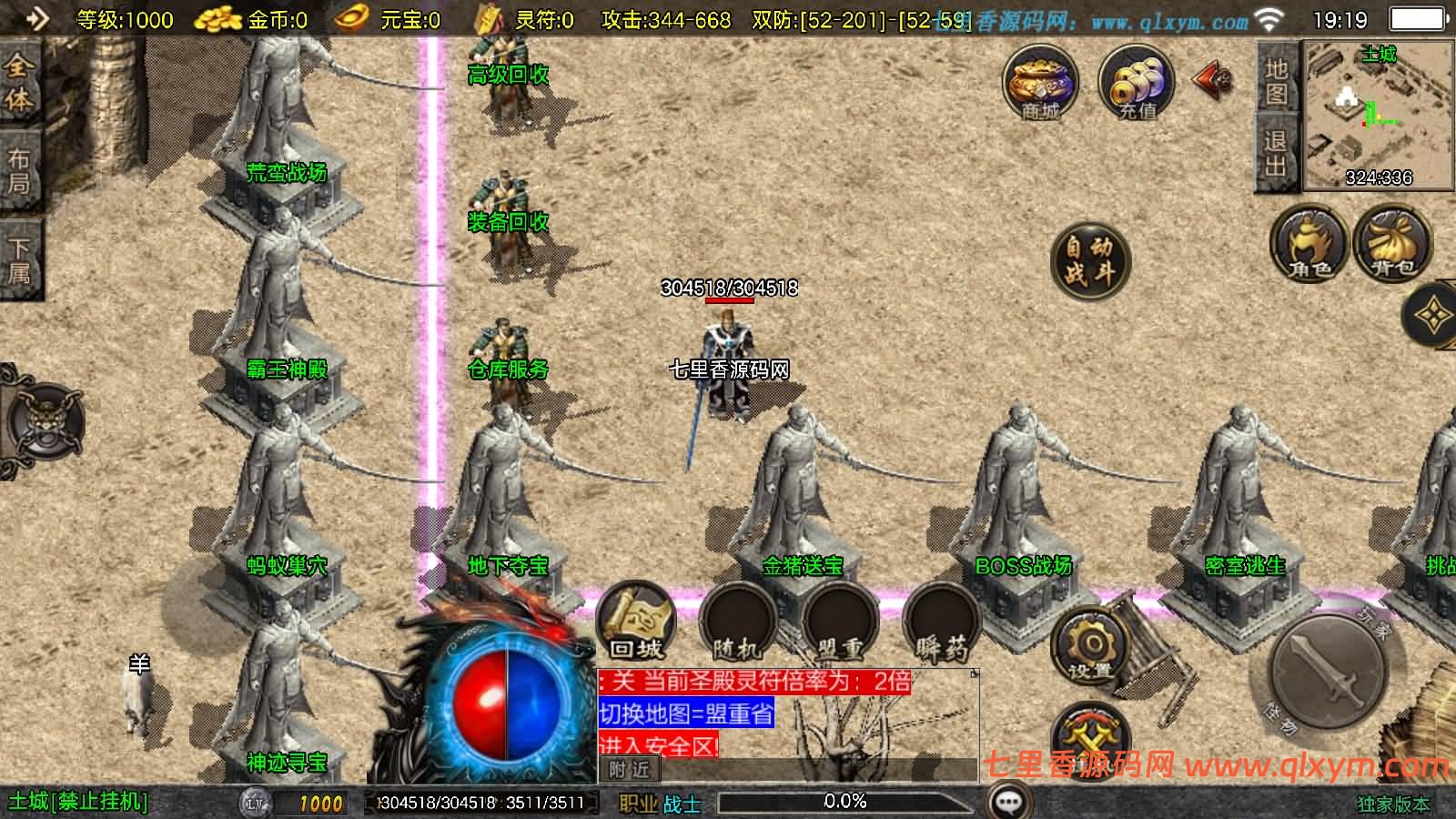The image size is (1456, 819).
Task: Open the 地图 map button
Action: point(1276,81)
